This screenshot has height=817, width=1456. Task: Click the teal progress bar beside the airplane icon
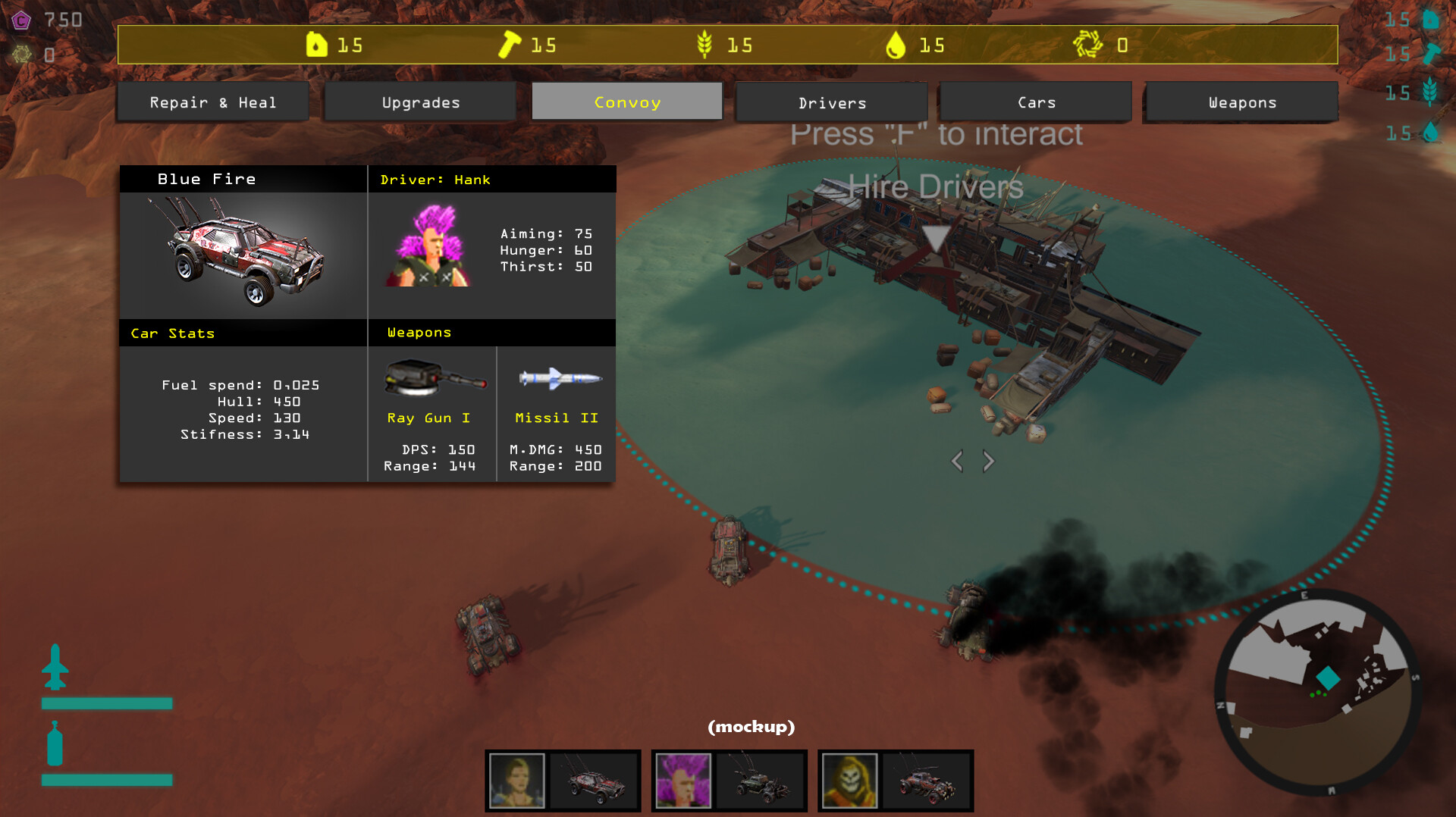[106, 703]
